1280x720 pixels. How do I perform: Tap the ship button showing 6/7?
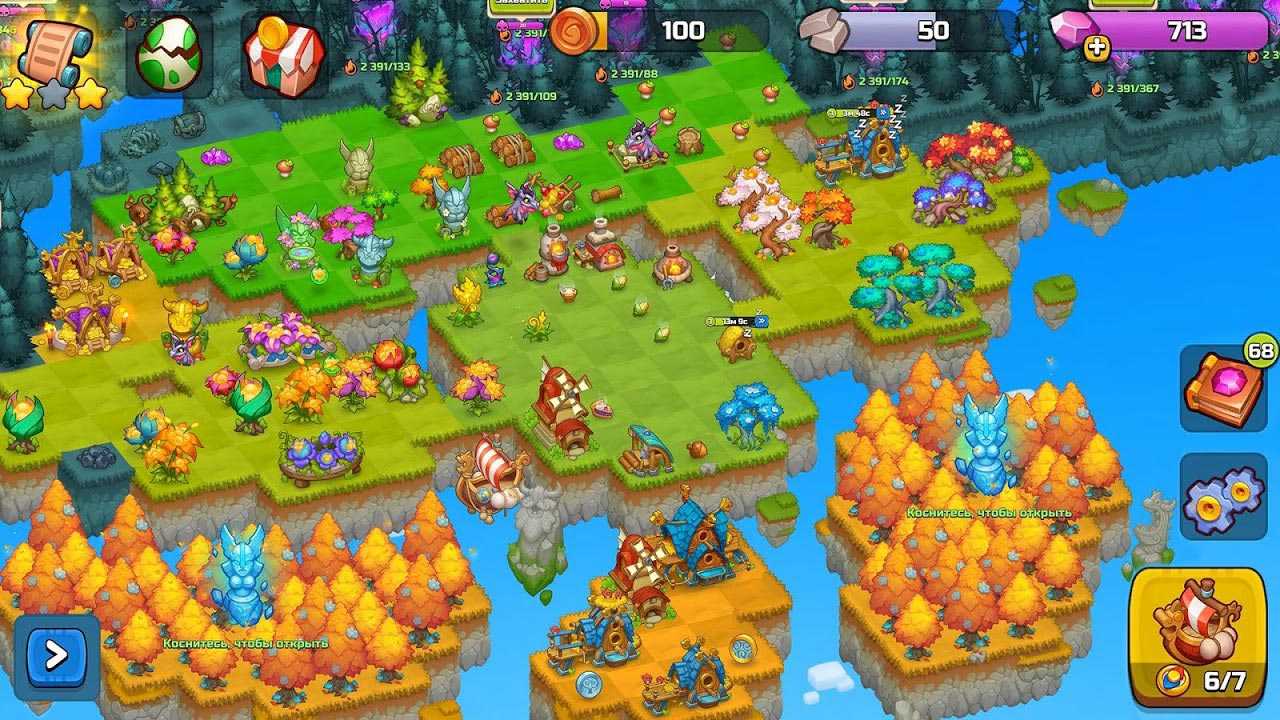tap(1197, 636)
